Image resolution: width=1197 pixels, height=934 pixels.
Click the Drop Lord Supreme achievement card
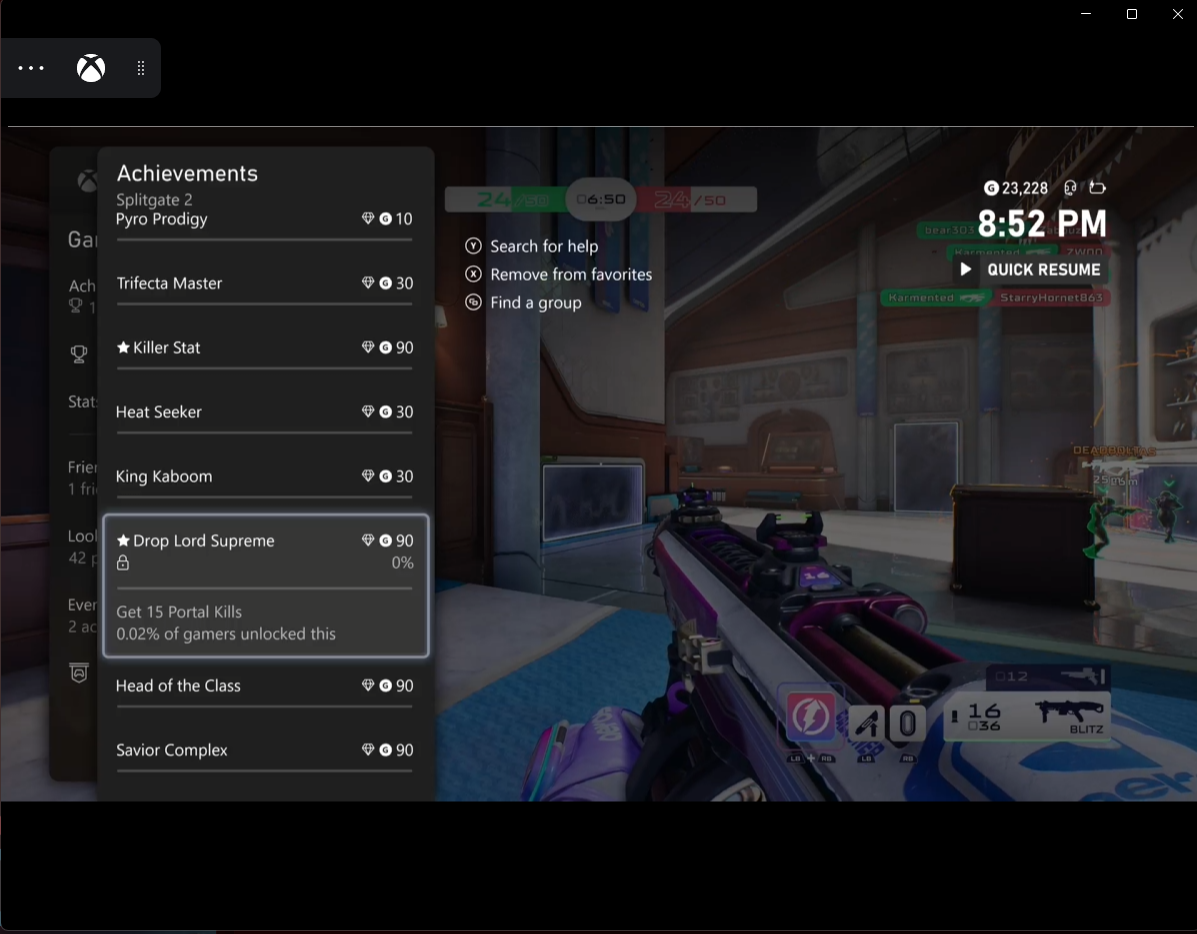265,585
